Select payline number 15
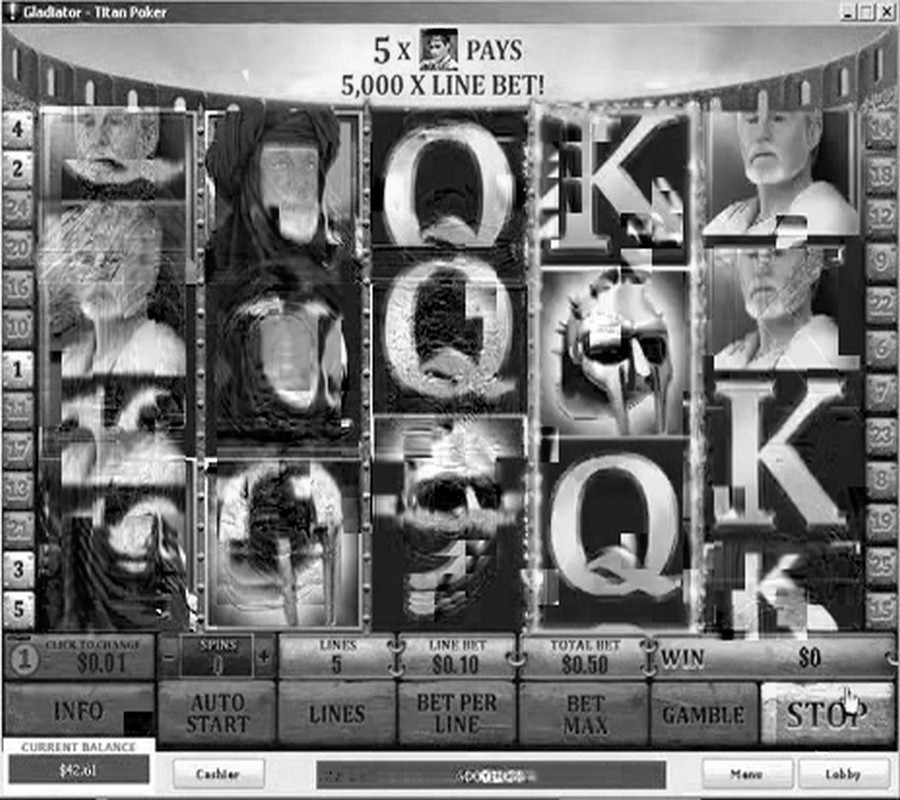Screen dimensions: 900x800 pos(881,608)
